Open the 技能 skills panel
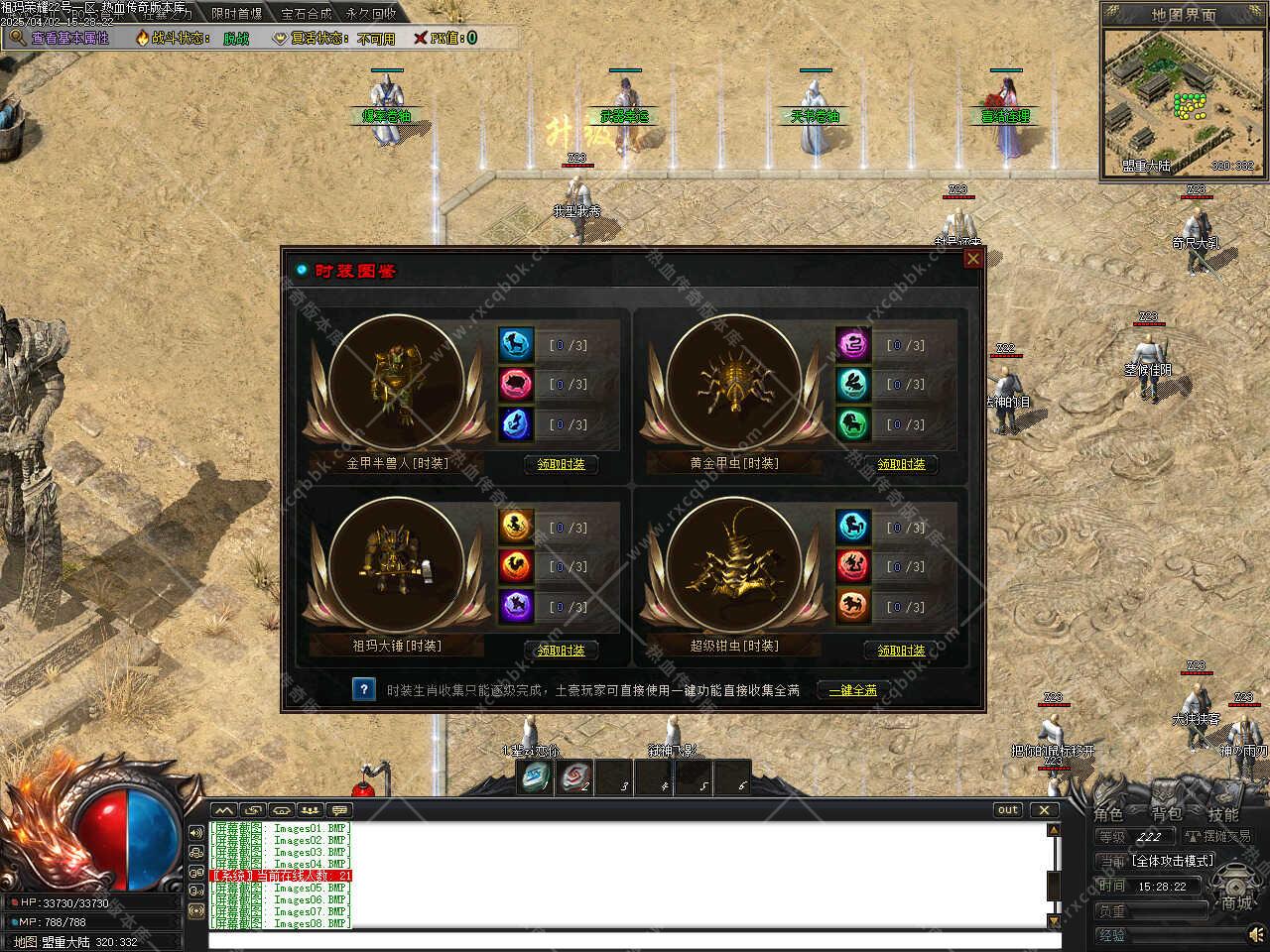Viewport: 1270px width, 952px height. click(1222, 814)
